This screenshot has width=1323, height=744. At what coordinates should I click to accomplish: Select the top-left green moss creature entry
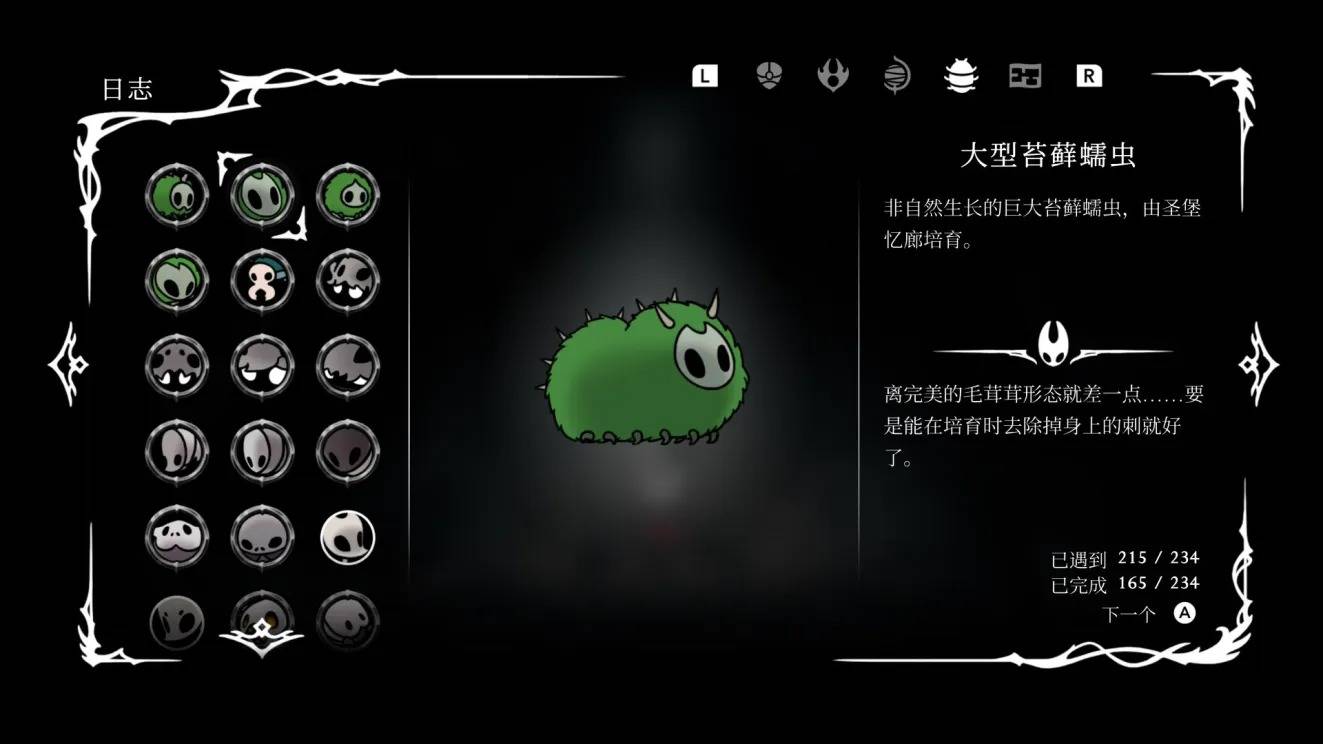click(x=177, y=195)
